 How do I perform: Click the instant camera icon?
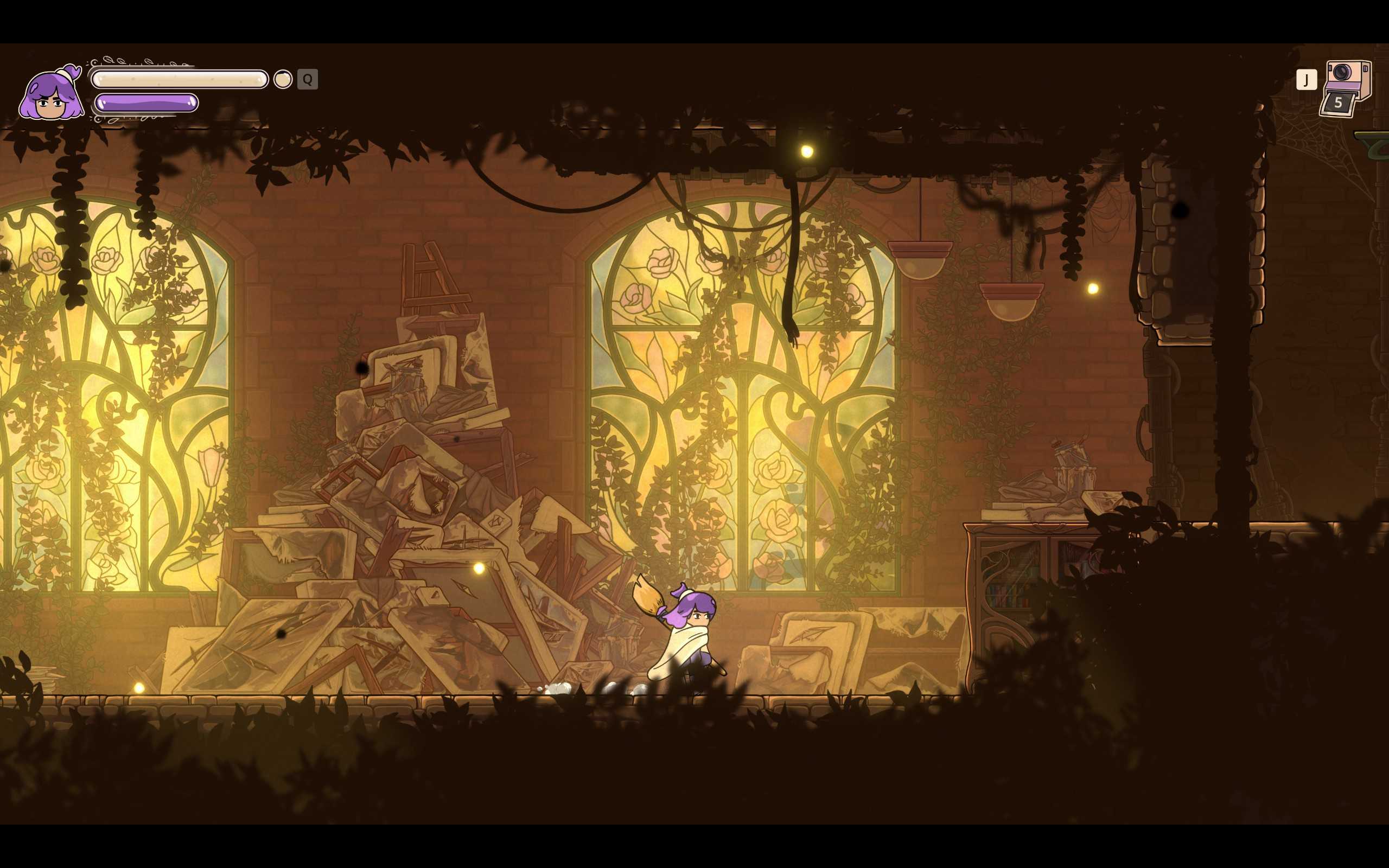pos(1347,87)
